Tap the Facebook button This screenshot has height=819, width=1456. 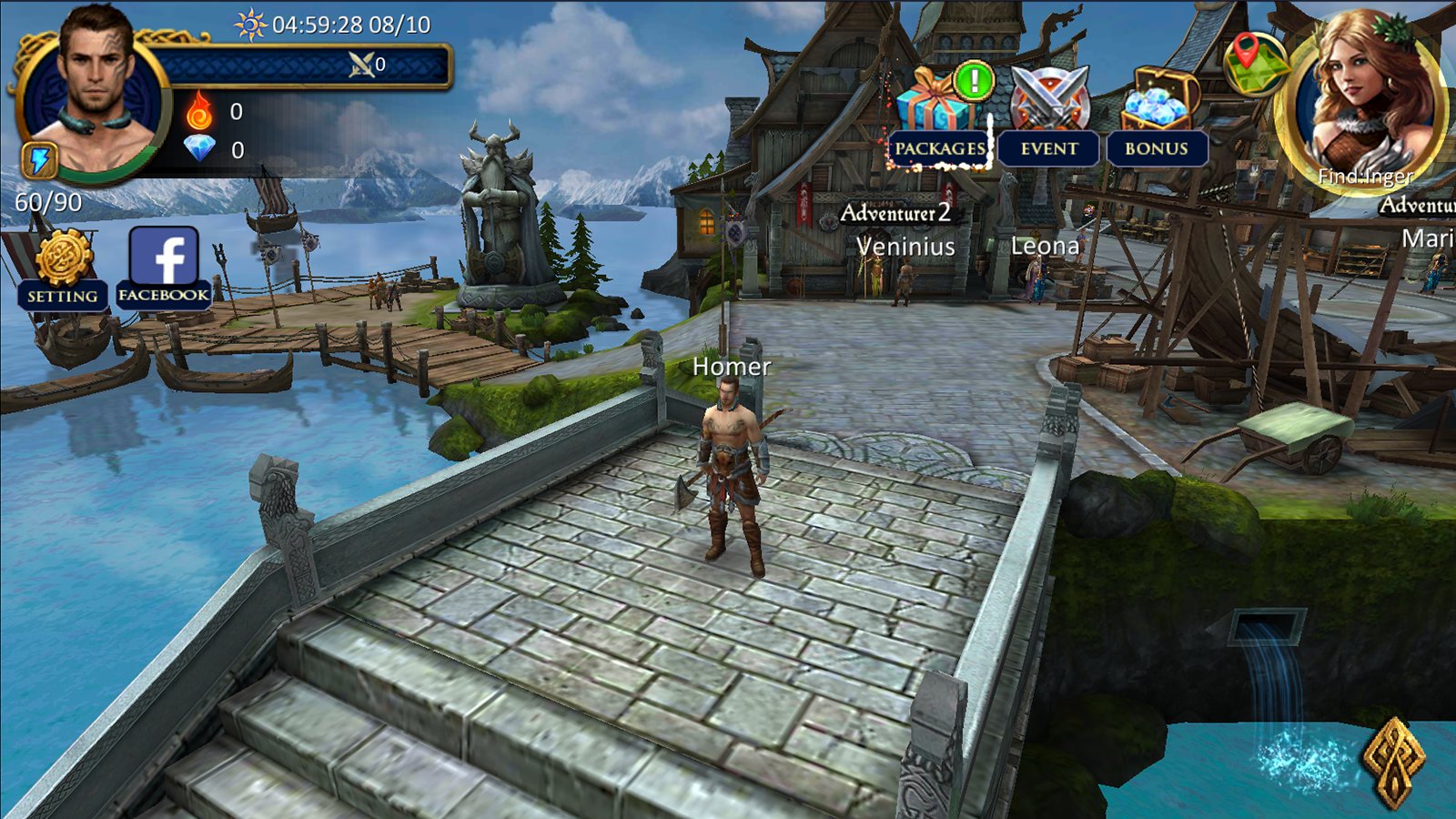point(164,266)
